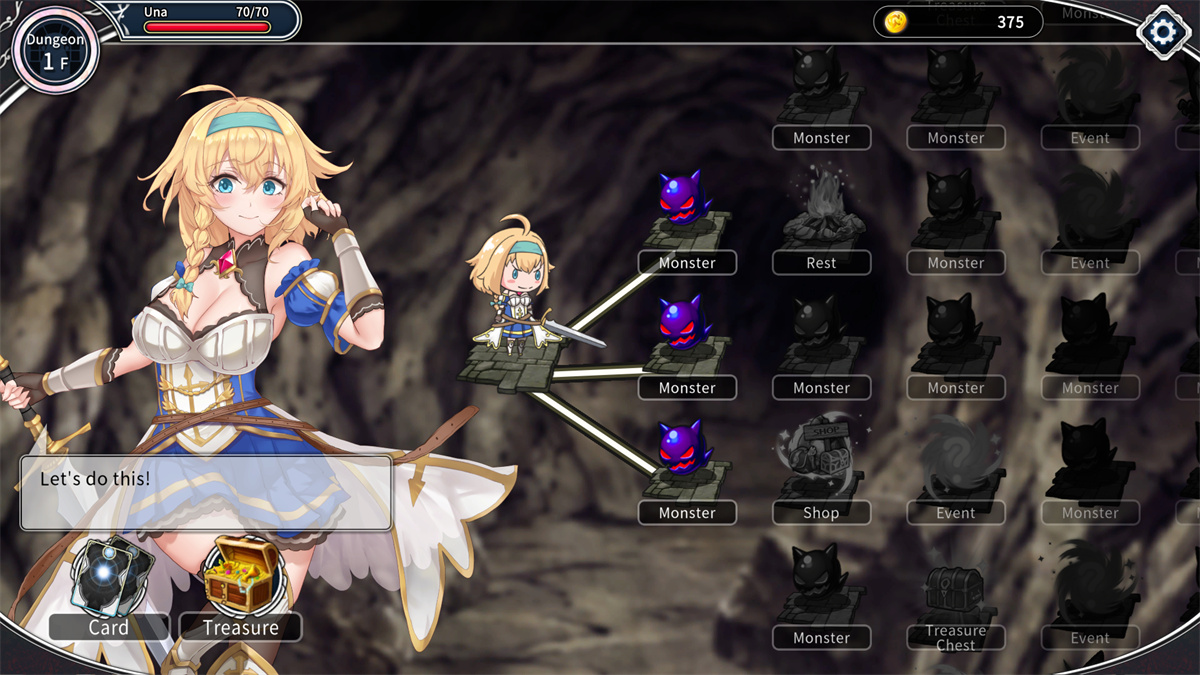Open the settings gear menu
The width and height of the screenshot is (1200, 675).
(x=1162, y=32)
